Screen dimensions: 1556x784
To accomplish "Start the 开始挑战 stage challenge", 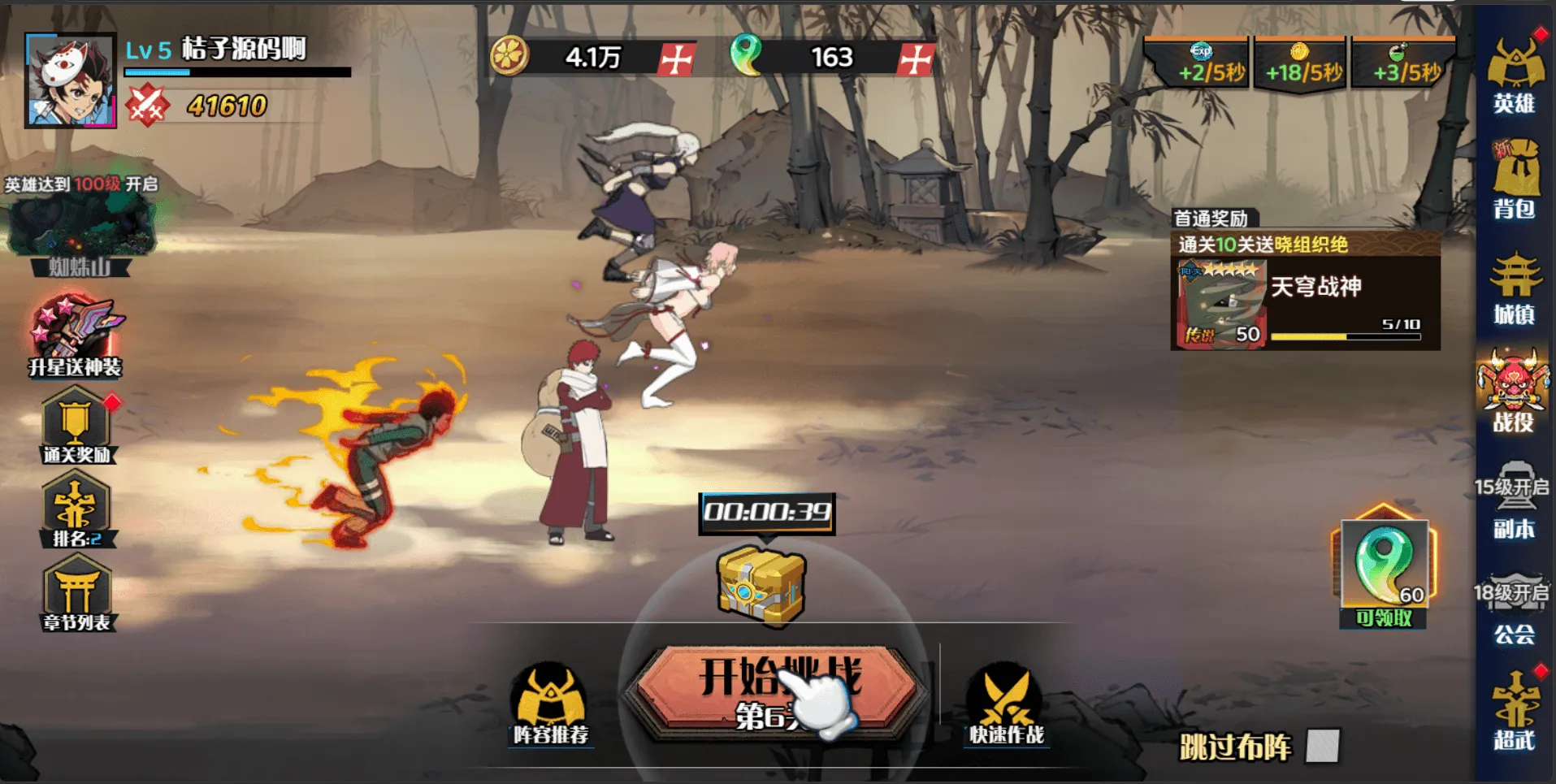I will (x=776, y=692).
